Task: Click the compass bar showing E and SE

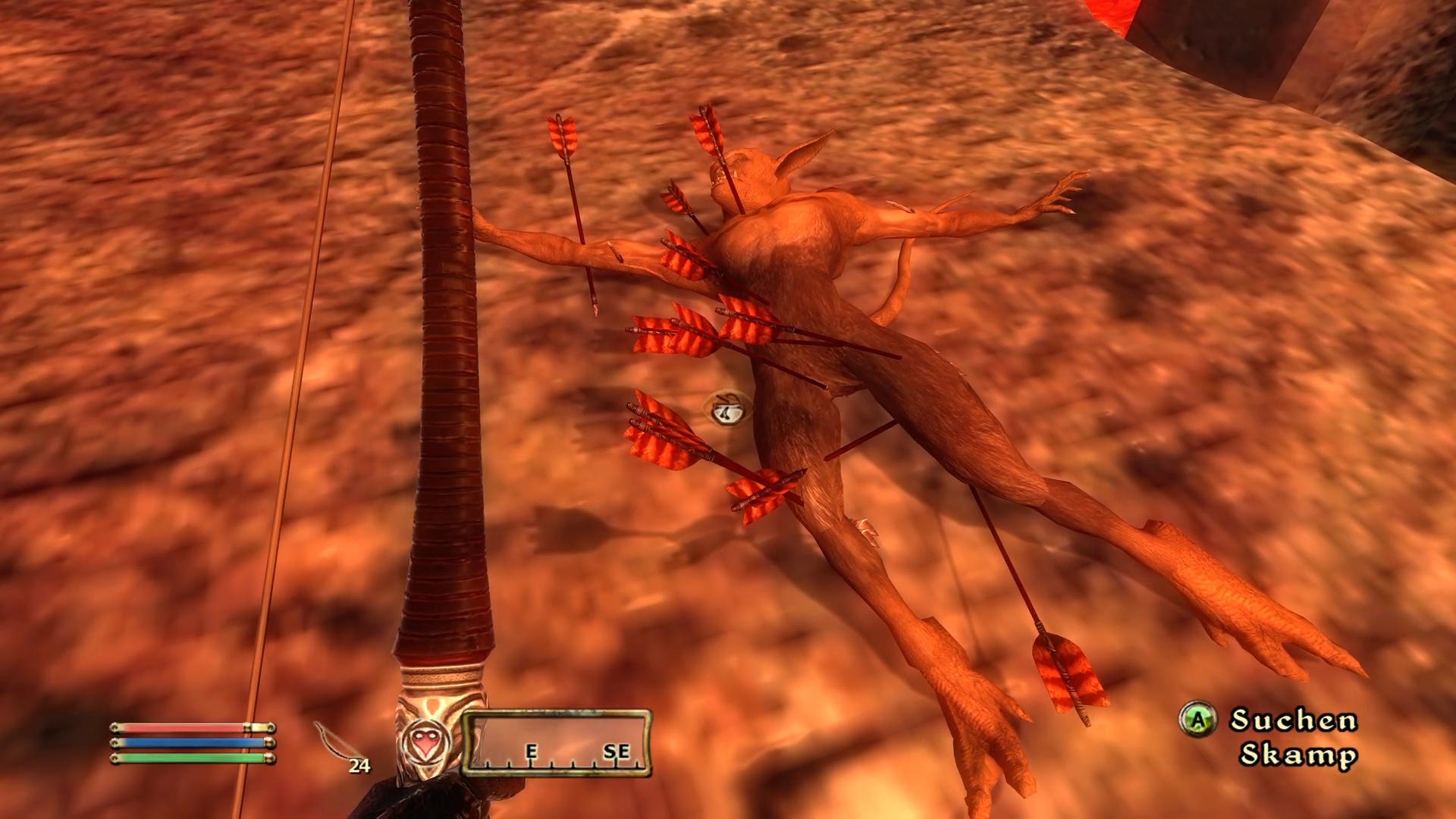Action: (x=557, y=743)
